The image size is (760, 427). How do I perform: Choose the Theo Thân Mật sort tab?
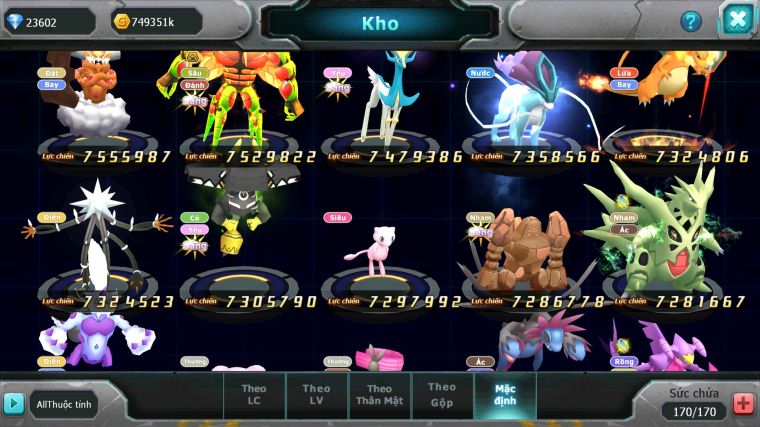tap(379, 395)
